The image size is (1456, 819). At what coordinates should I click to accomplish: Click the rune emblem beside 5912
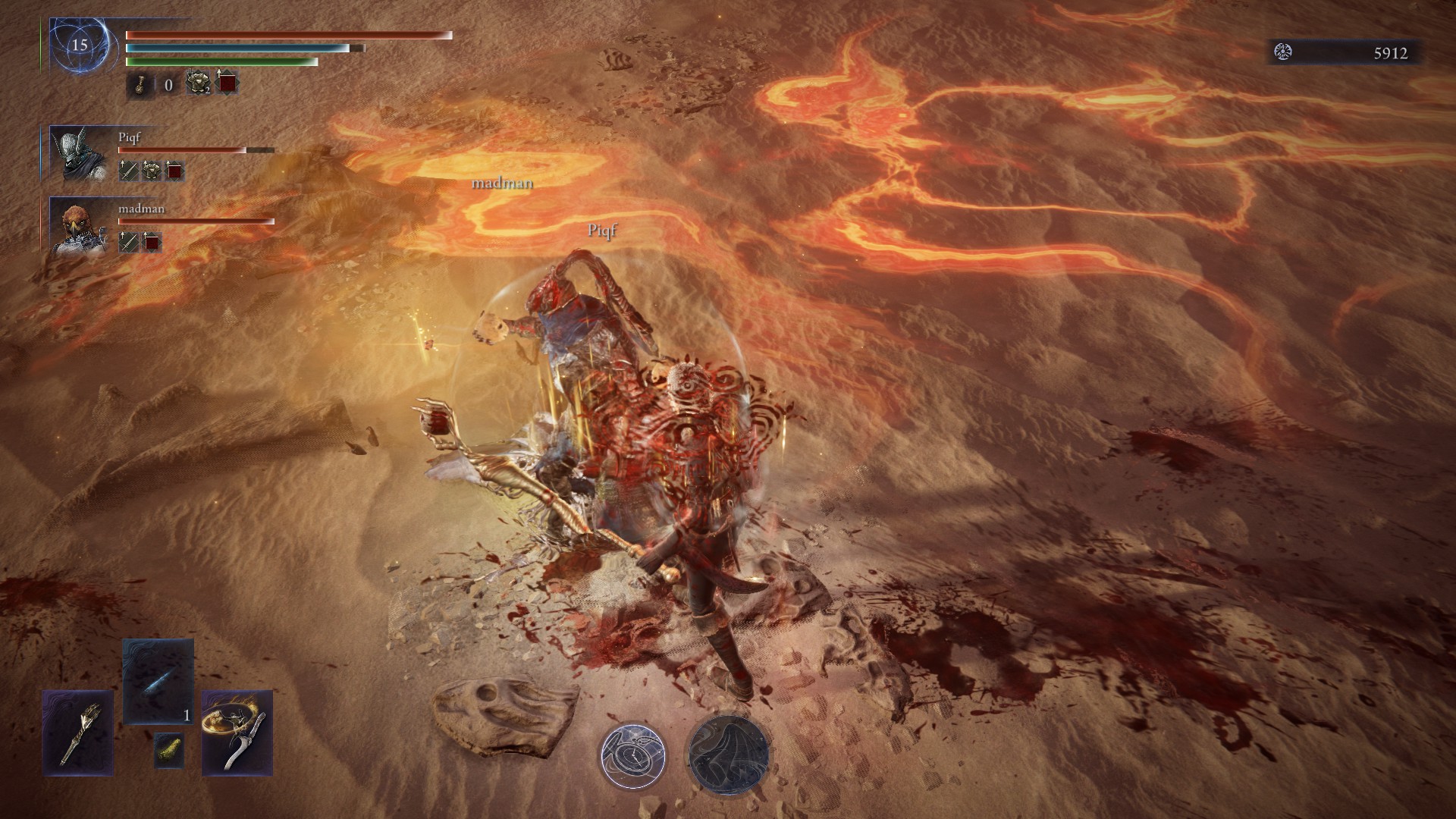coord(1283,52)
